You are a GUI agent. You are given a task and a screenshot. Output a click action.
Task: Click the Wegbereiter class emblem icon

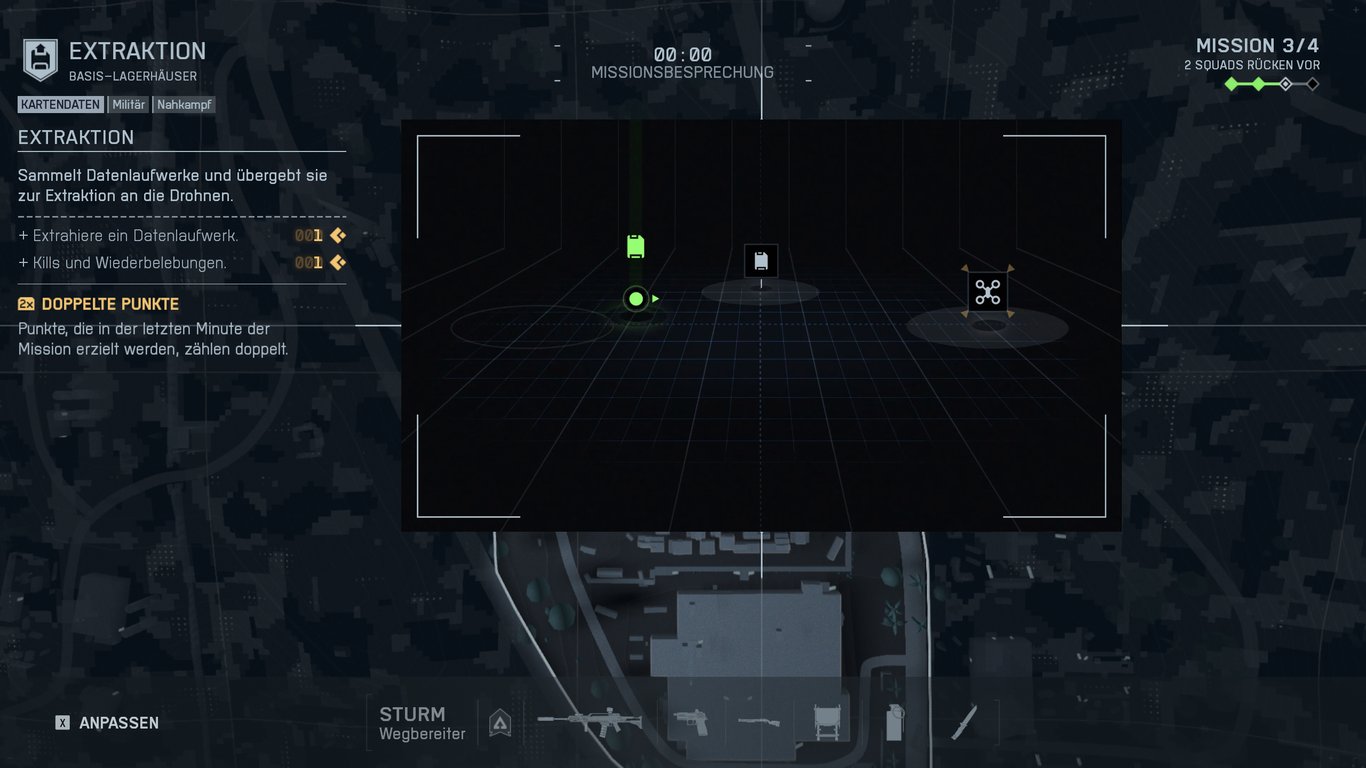499,722
